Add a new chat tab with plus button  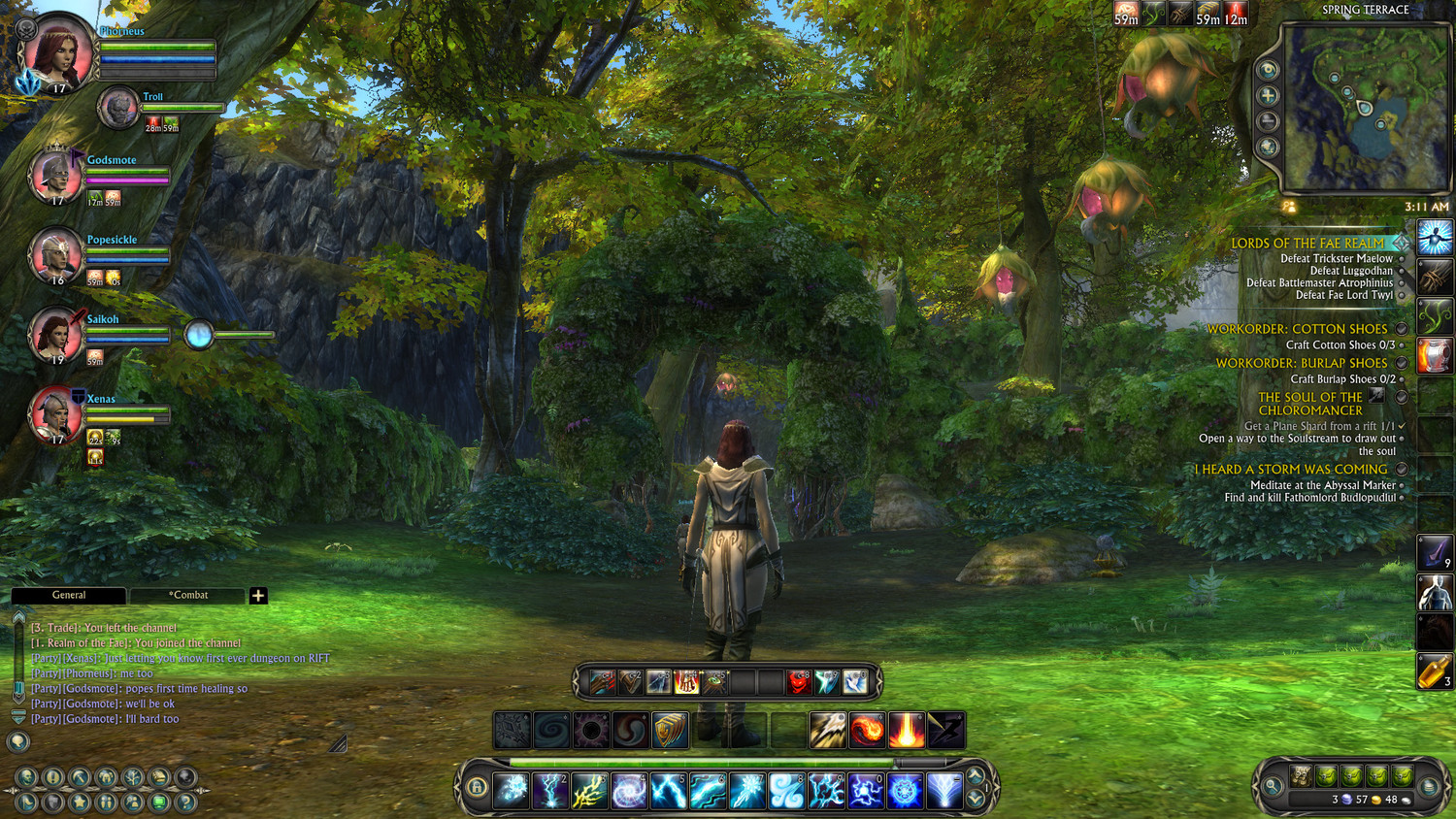pyautogui.click(x=258, y=596)
